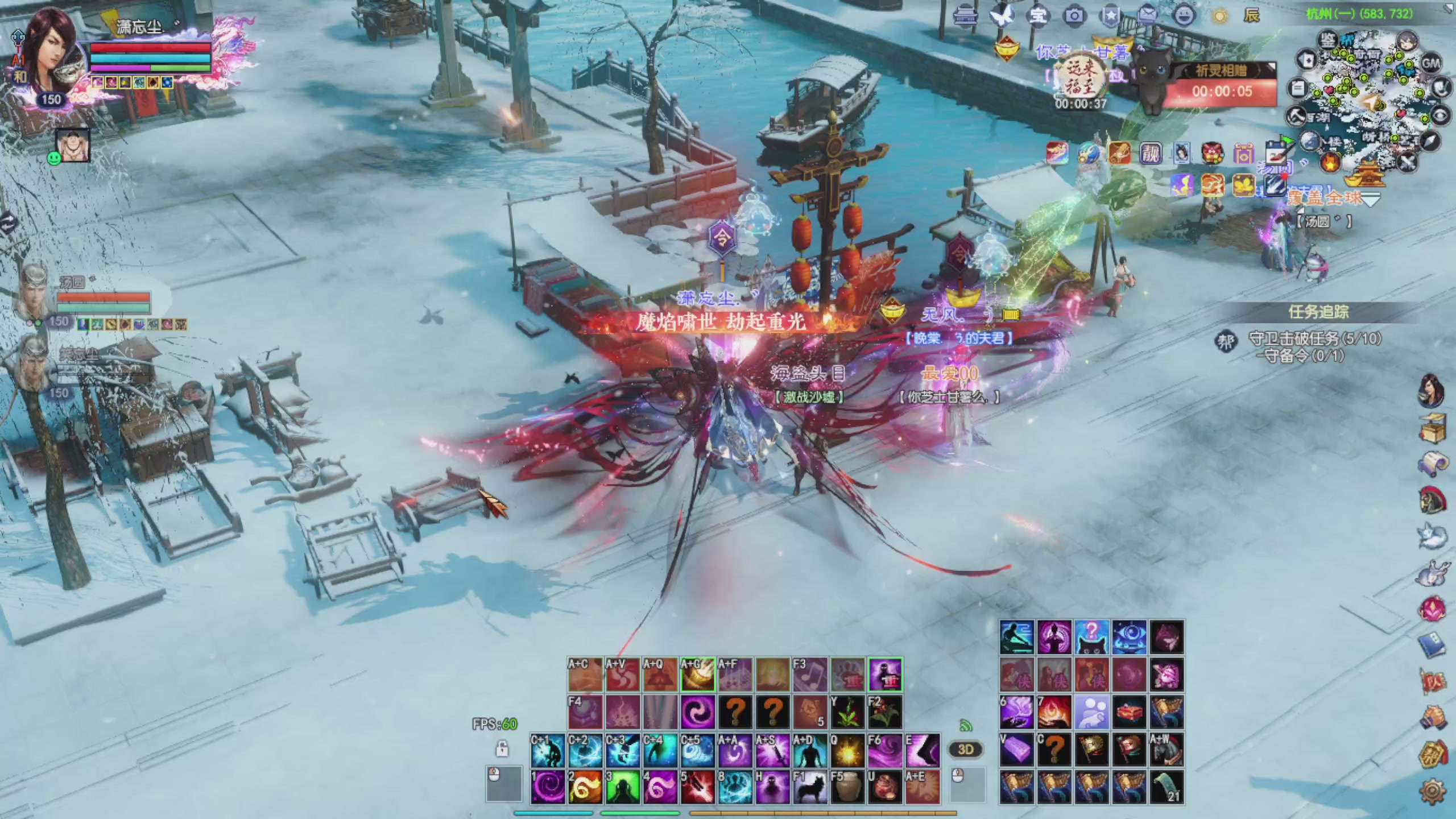This screenshot has width=1456, height=819.
Task: Open the quest scroll sidebar icon
Action: coord(1433,465)
